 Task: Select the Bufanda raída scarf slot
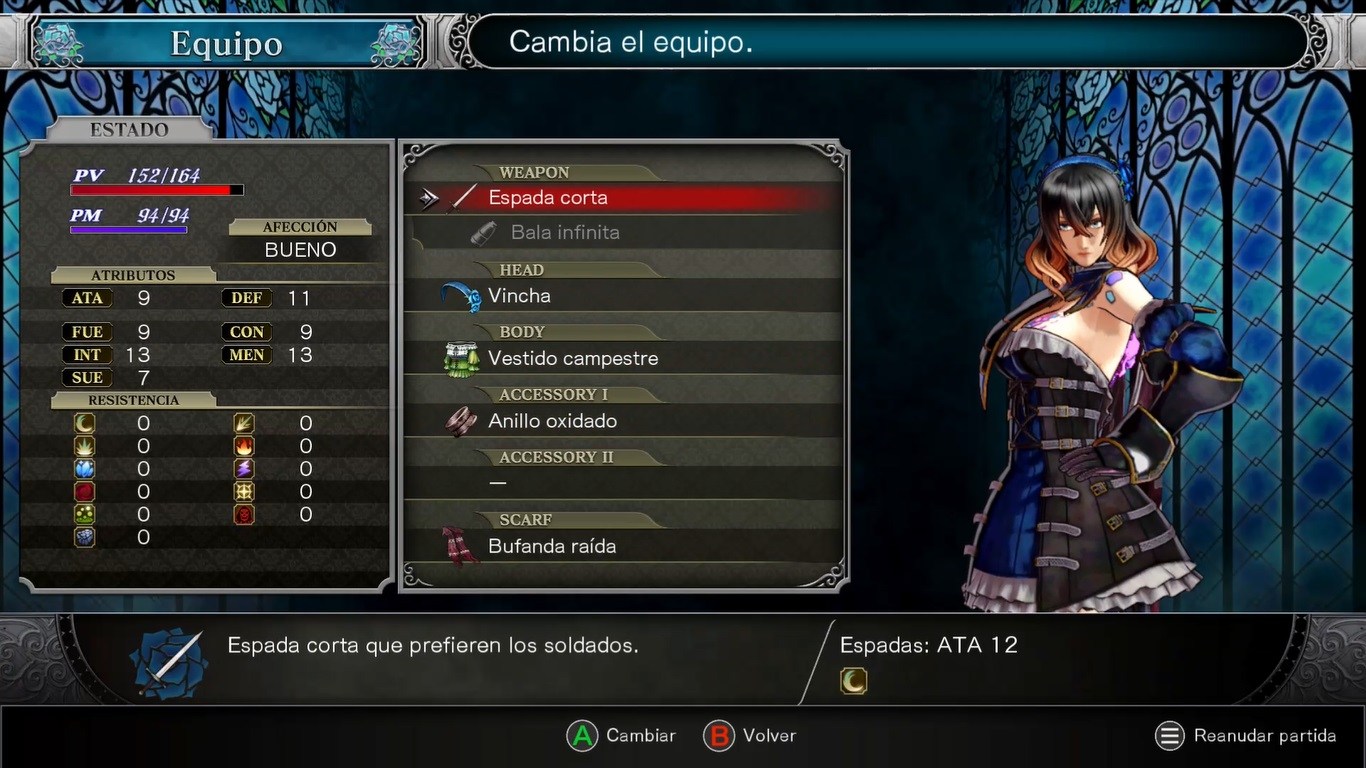click(x=551, y=546)
